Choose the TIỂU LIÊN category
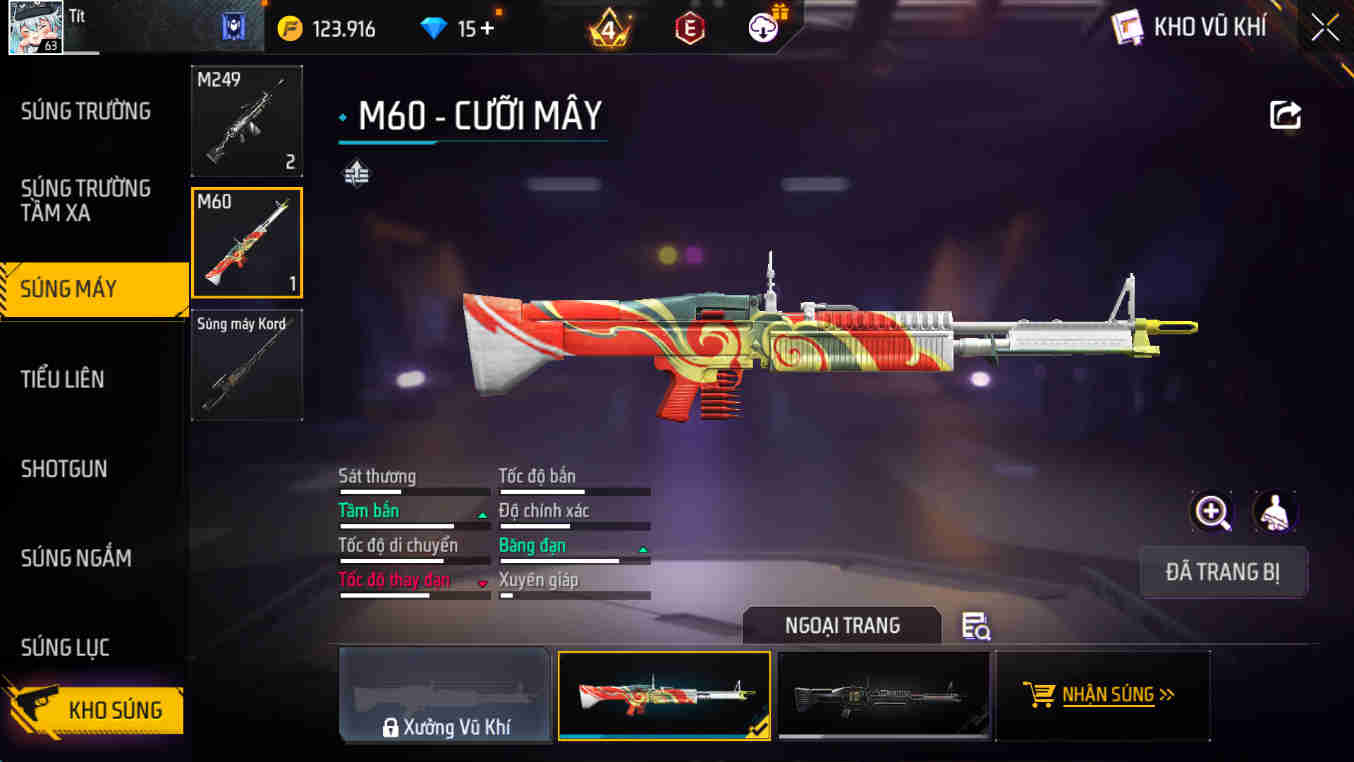This screenshot has height=762, width=1354. (63, 379)
